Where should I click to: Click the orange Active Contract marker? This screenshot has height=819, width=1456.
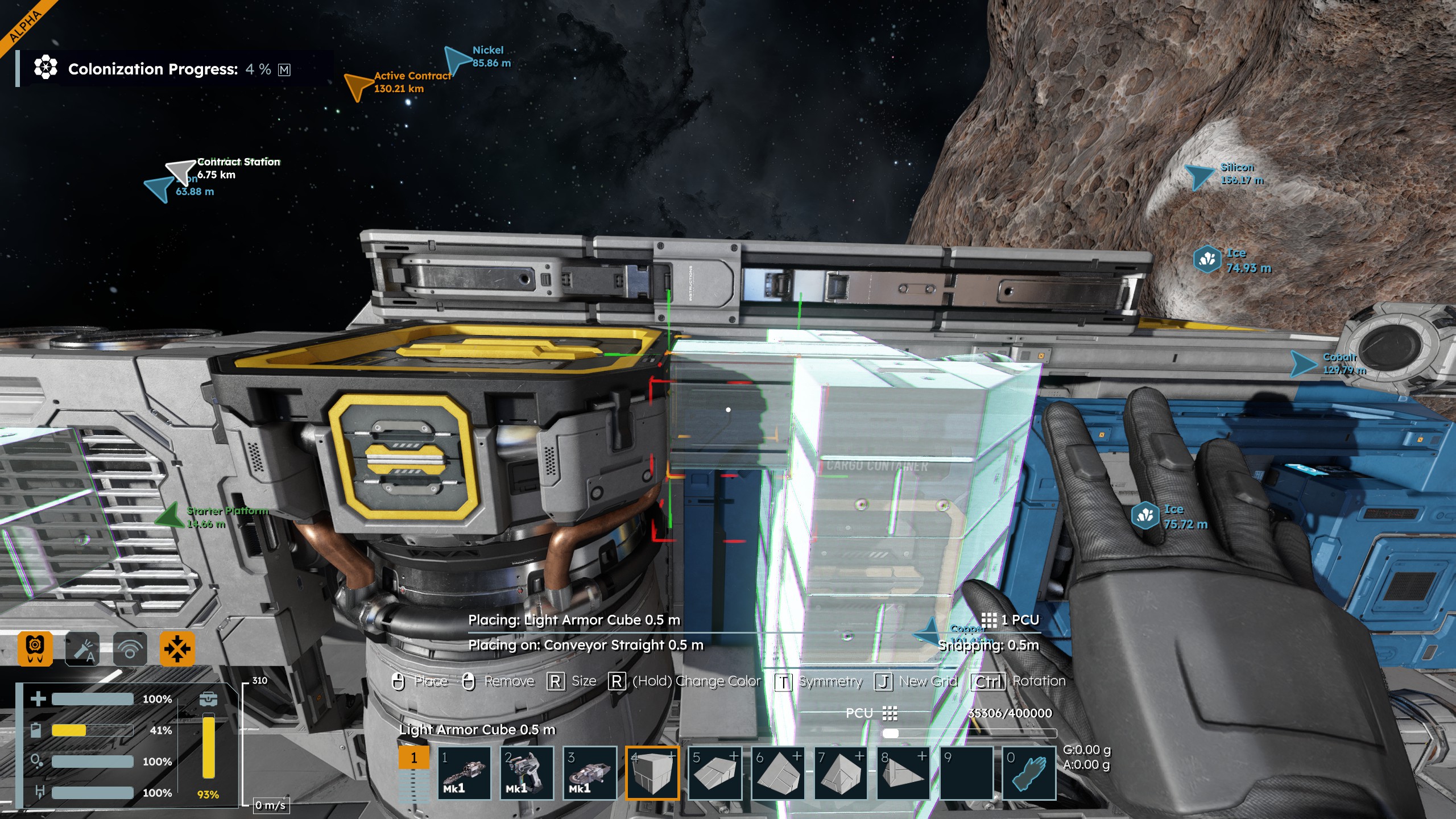pos(358,86)
